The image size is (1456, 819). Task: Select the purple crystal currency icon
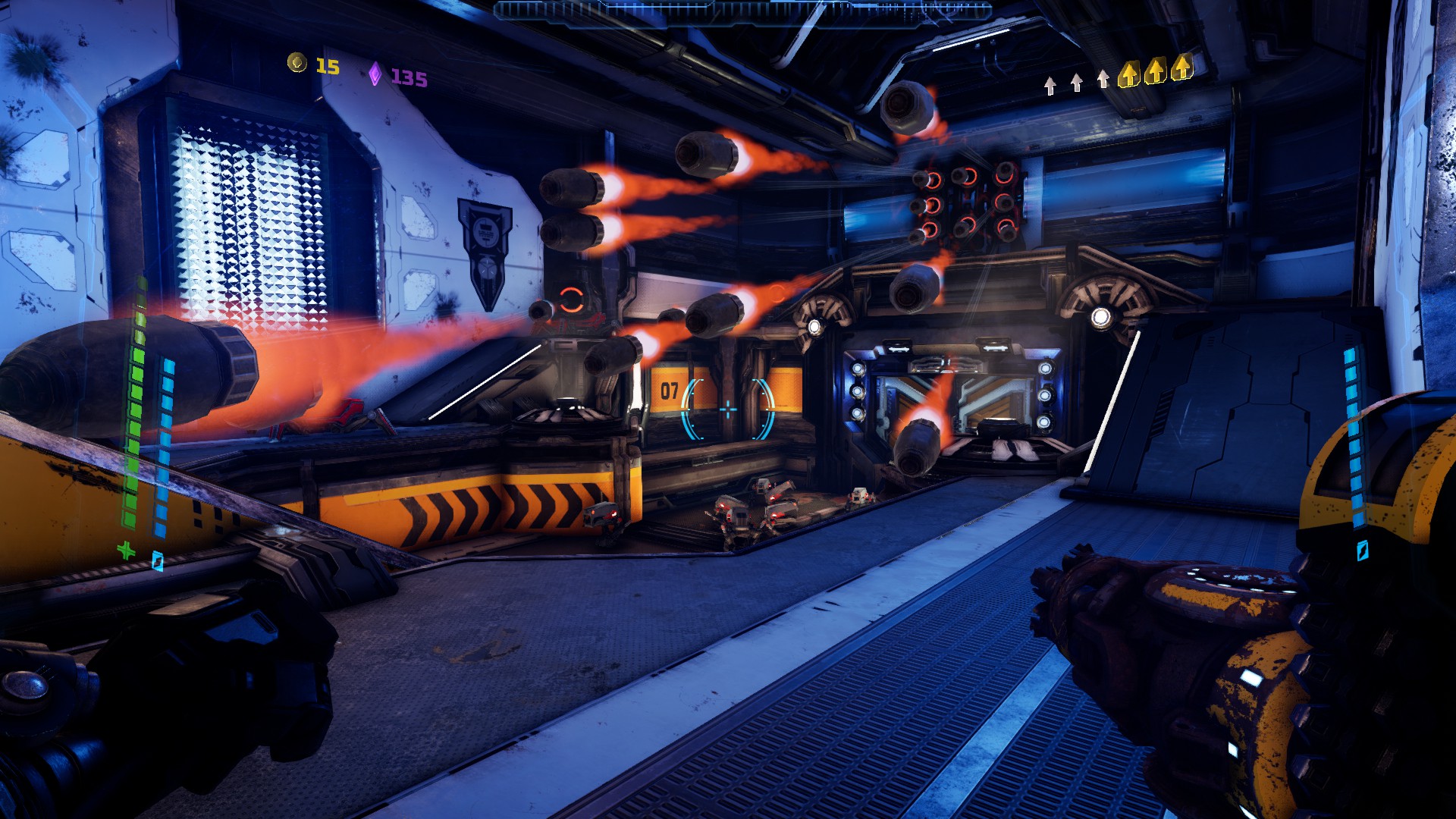click(x=375, y=74)
